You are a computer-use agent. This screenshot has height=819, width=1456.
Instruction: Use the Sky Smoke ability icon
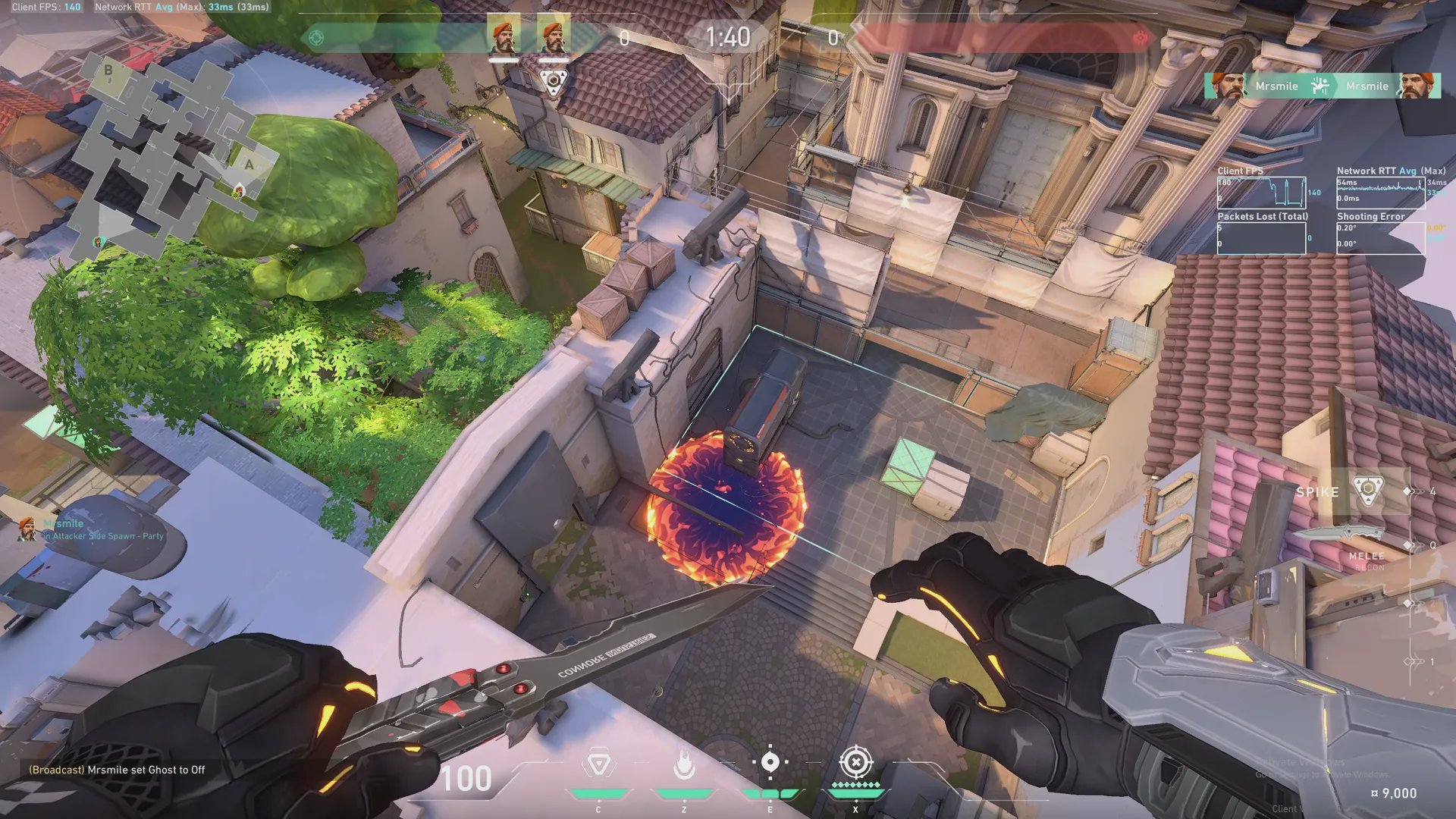point(770,762)
